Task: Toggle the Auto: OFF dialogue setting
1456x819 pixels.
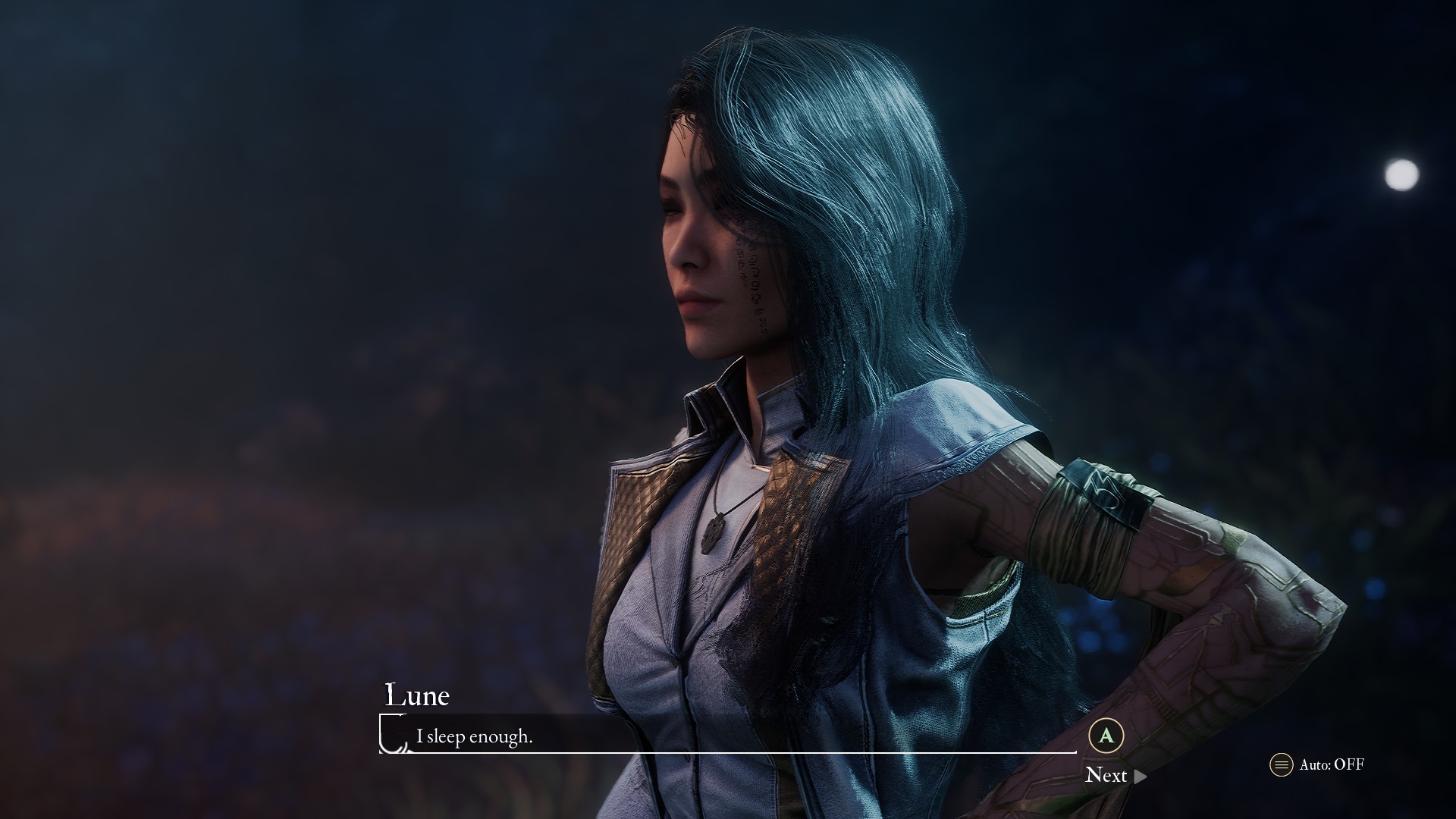Action: coord(1318,764)
